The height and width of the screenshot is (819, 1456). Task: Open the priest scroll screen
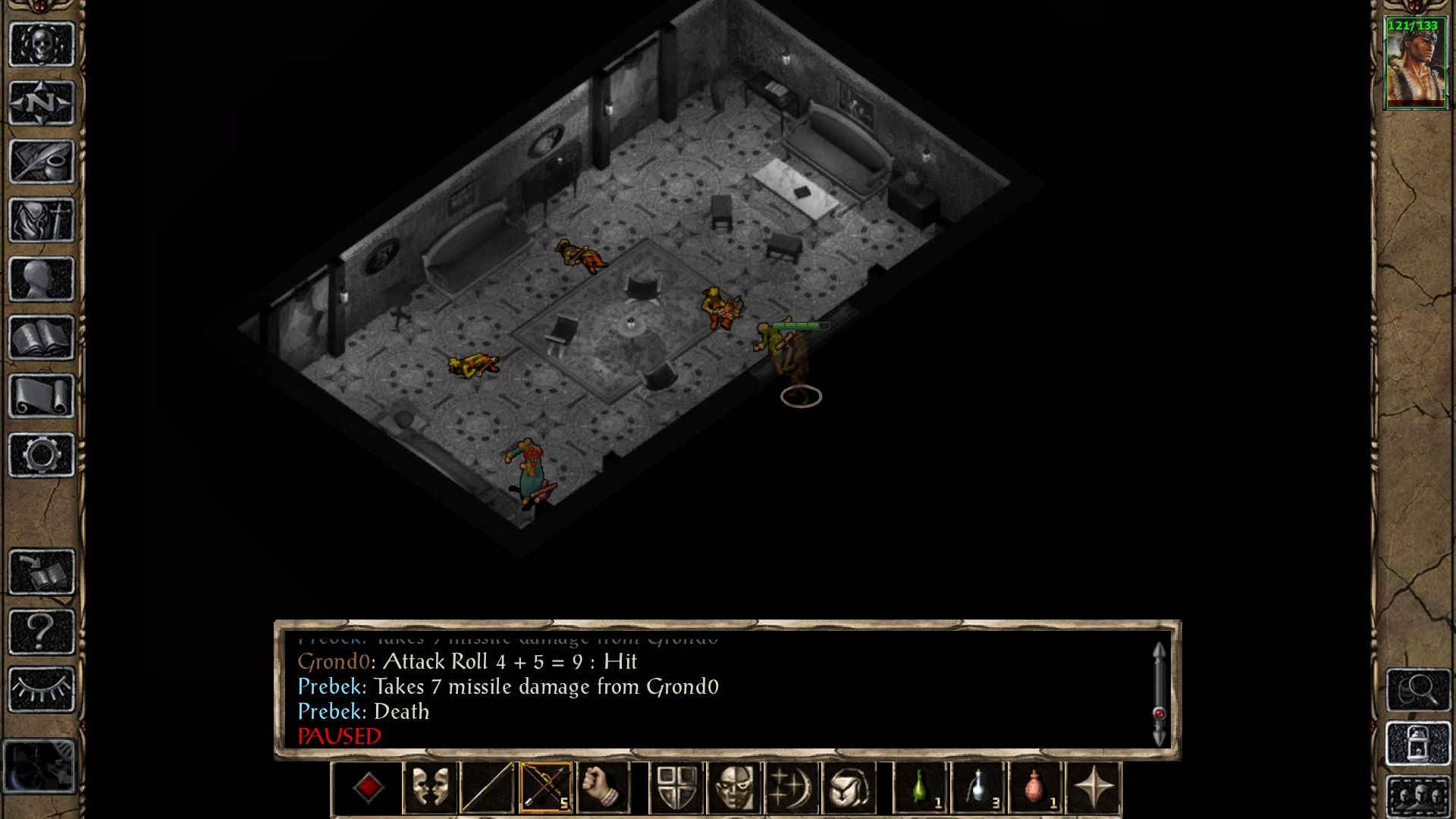(42, 396)
